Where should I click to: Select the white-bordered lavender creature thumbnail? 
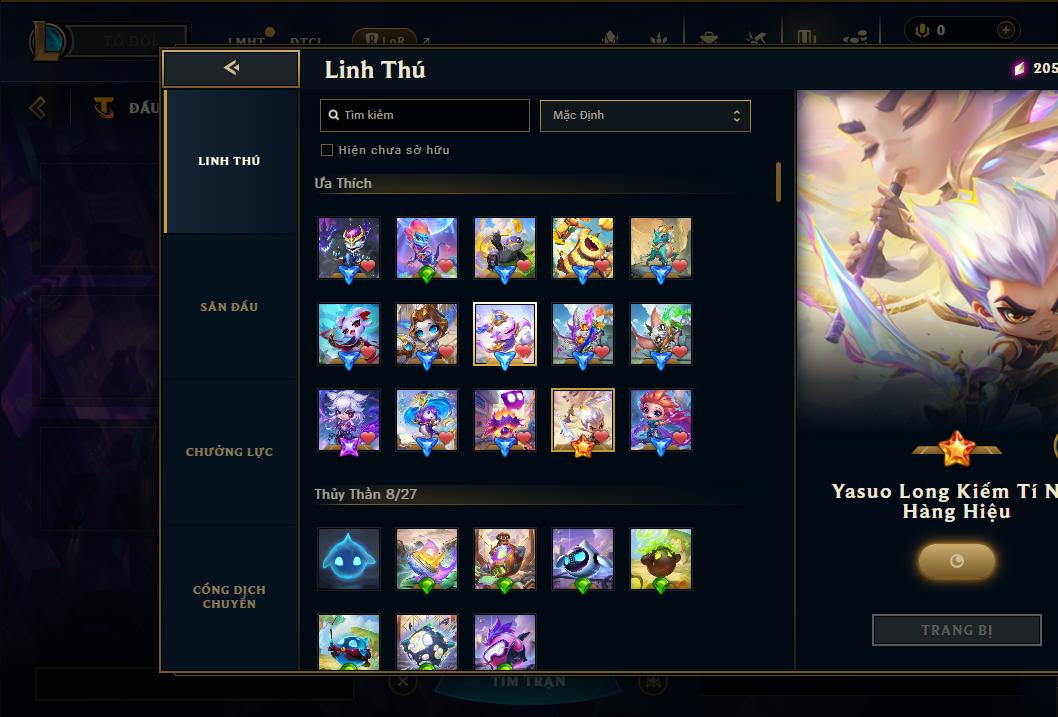point(505,334)
